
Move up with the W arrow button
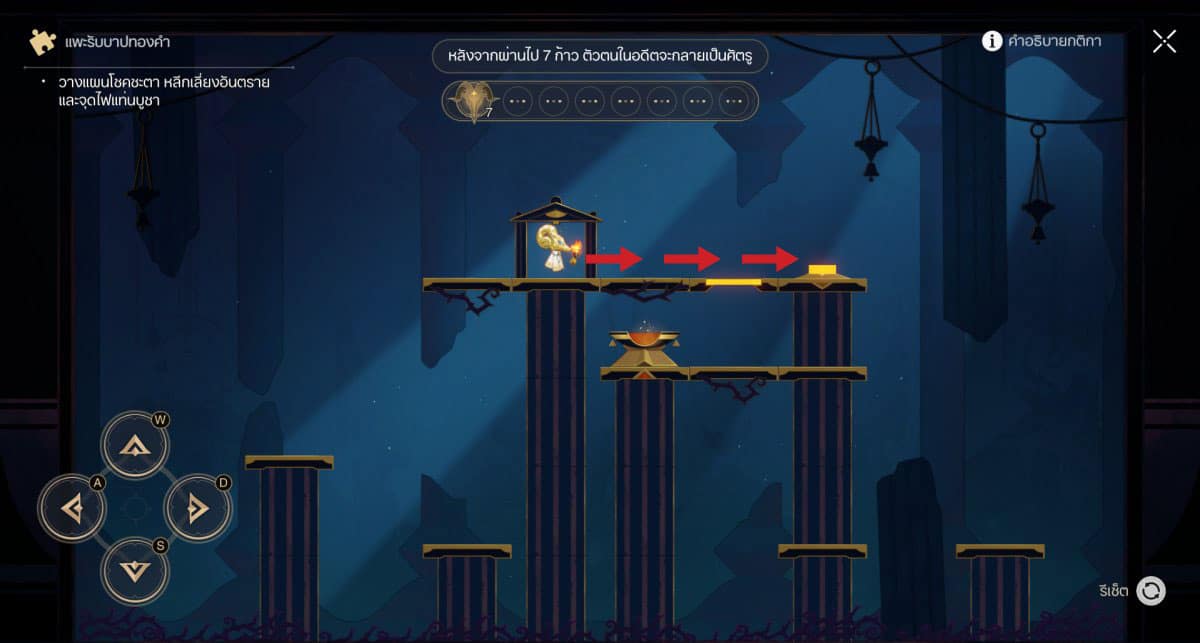click(x=134, y=448)
